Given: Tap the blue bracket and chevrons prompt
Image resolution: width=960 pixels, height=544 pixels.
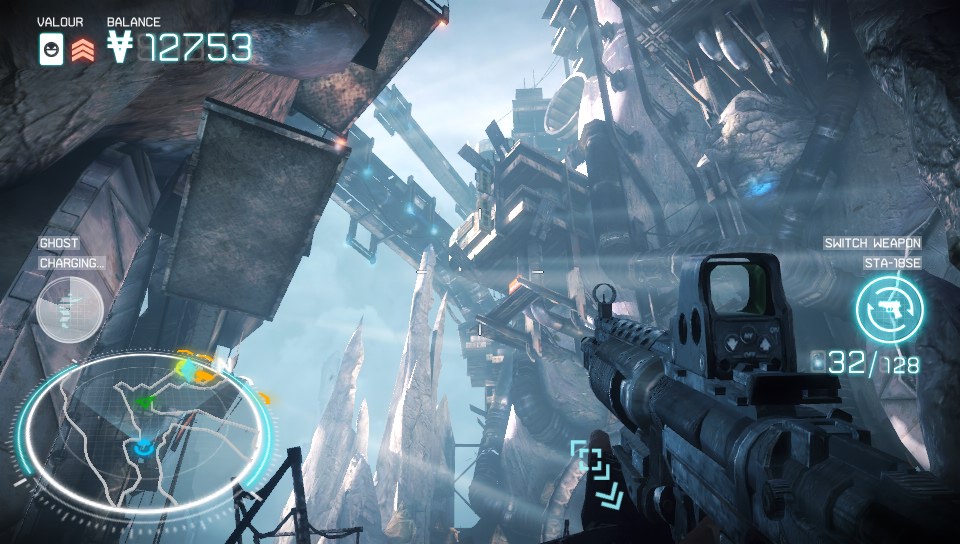Looking at the screenshot, I should [596, 473].
